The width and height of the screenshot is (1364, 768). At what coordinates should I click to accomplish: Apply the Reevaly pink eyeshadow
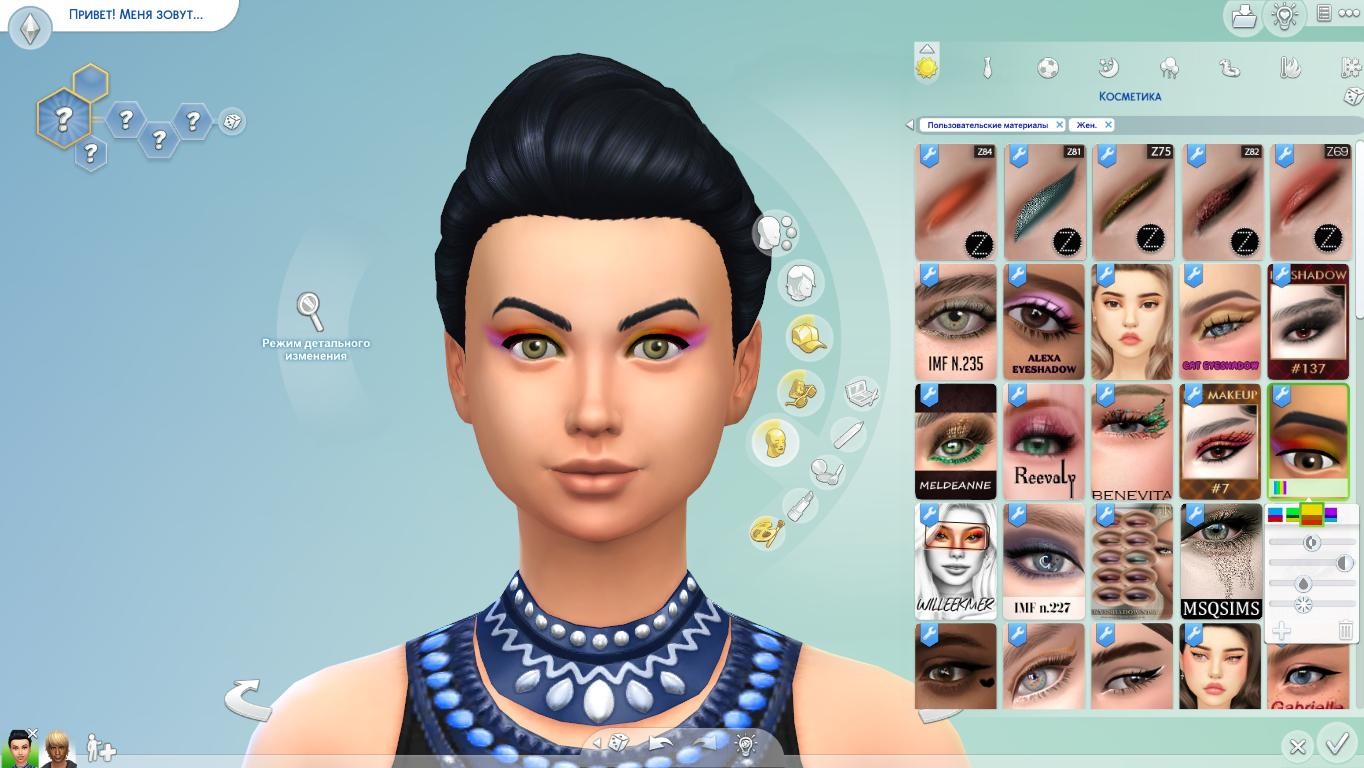1044,441
